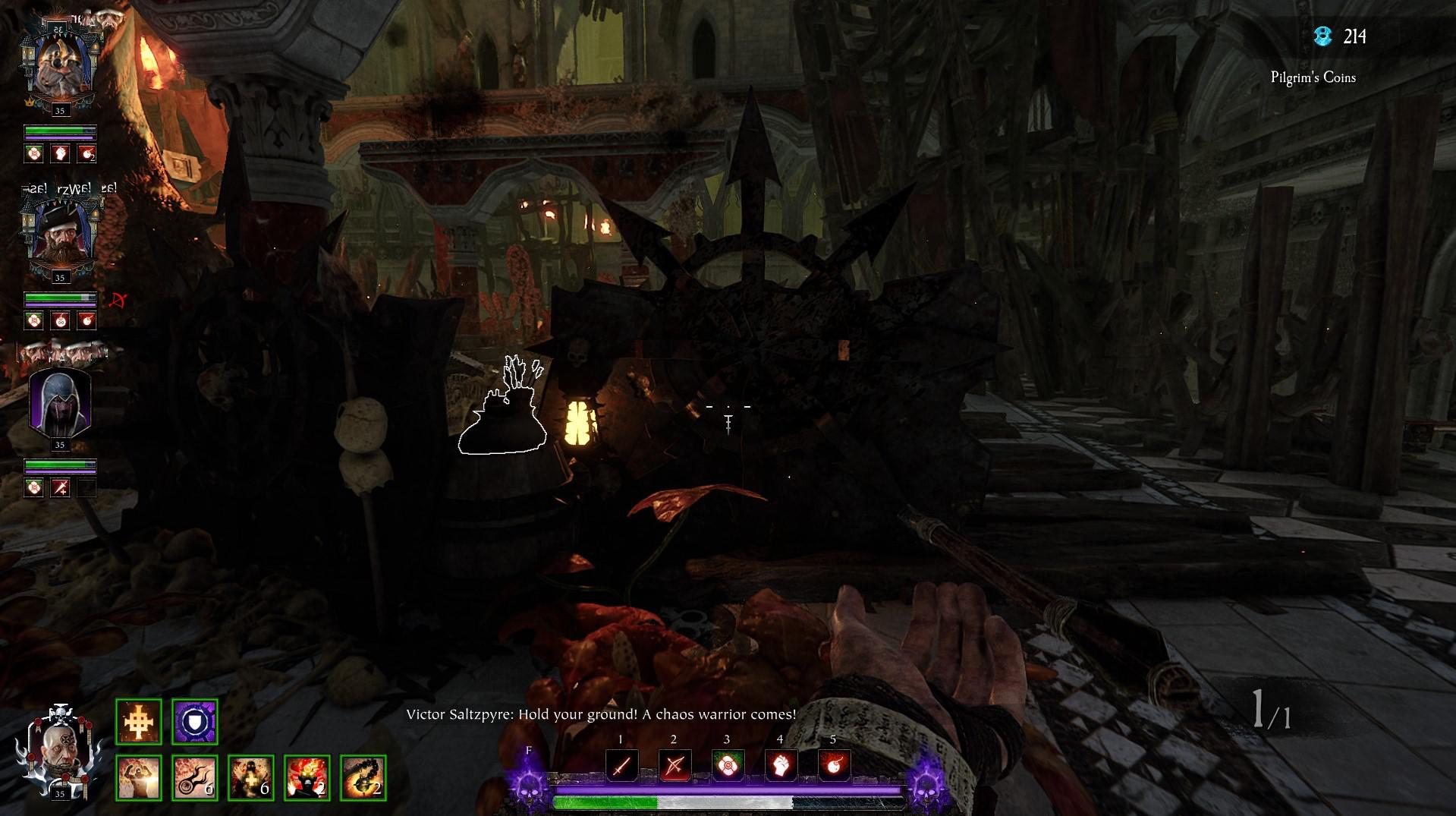1456x816 pixels.
Task: Click the golden cross buff icon
Action: [x=138, y=722]
